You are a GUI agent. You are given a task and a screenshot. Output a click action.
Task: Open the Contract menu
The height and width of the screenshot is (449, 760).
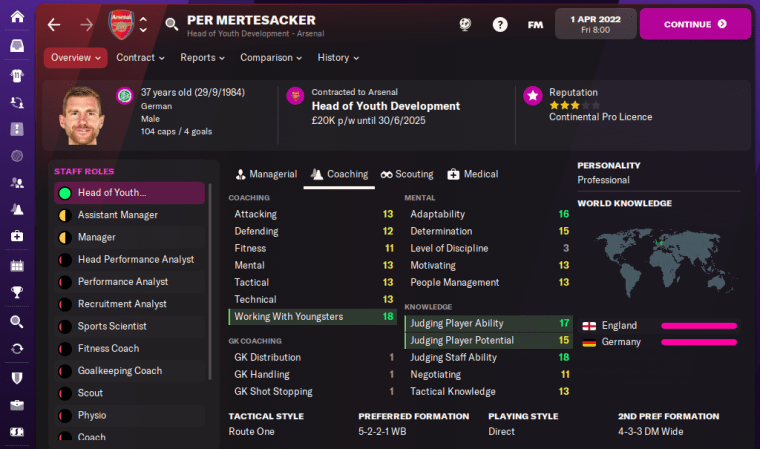tap(140, 58)
